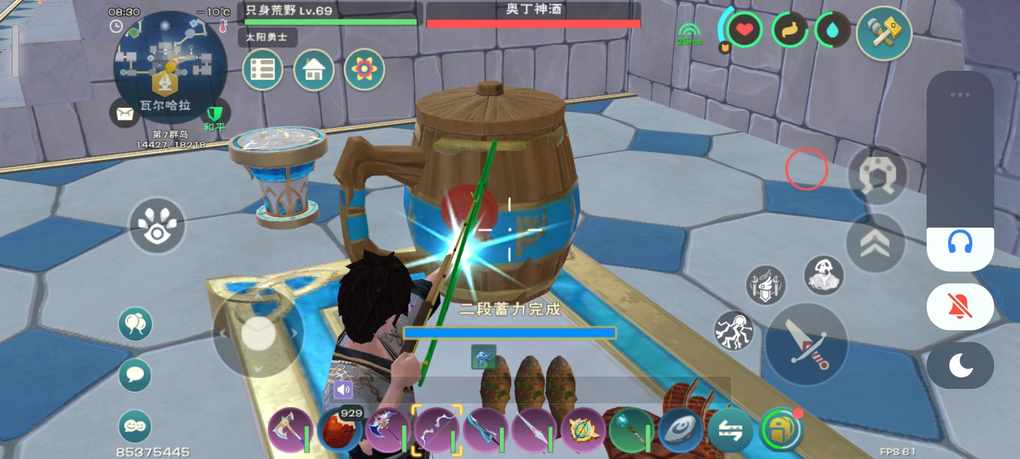Open the flower icon menu

(364, 69)
